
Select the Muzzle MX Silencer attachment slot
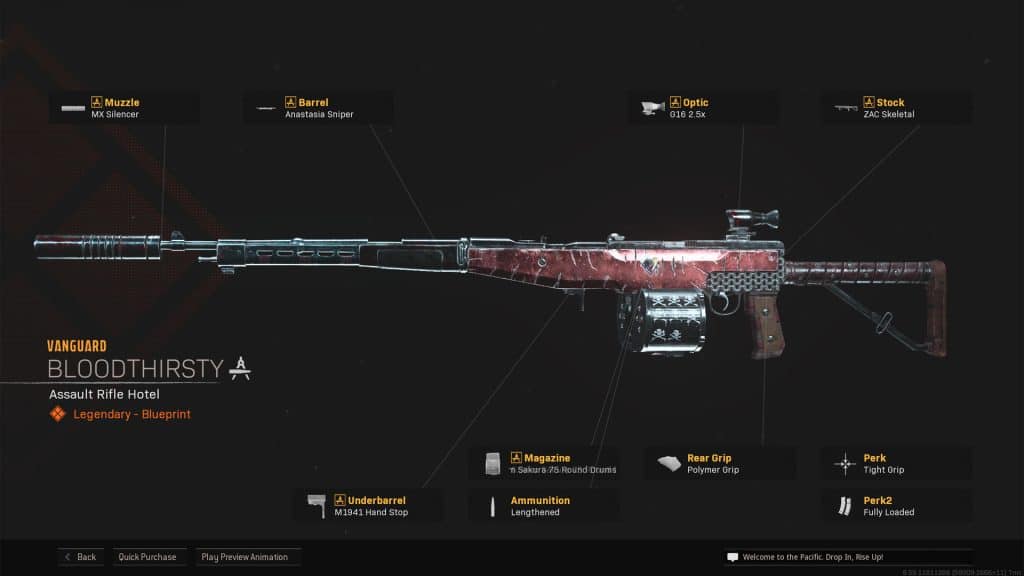coord(124,108)
